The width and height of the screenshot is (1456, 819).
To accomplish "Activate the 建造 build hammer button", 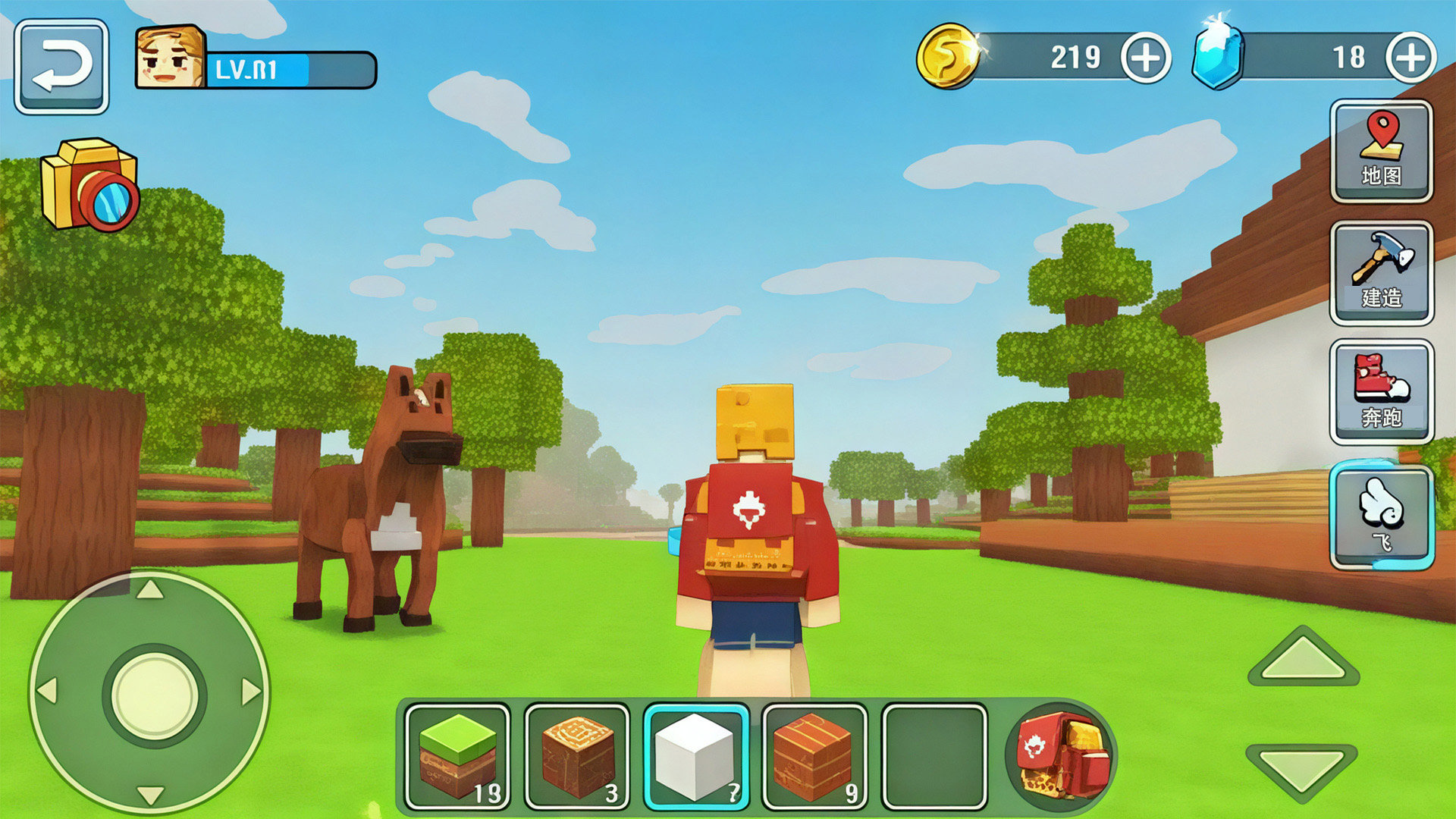I will pyautogui.click(x=1381, y=273).
